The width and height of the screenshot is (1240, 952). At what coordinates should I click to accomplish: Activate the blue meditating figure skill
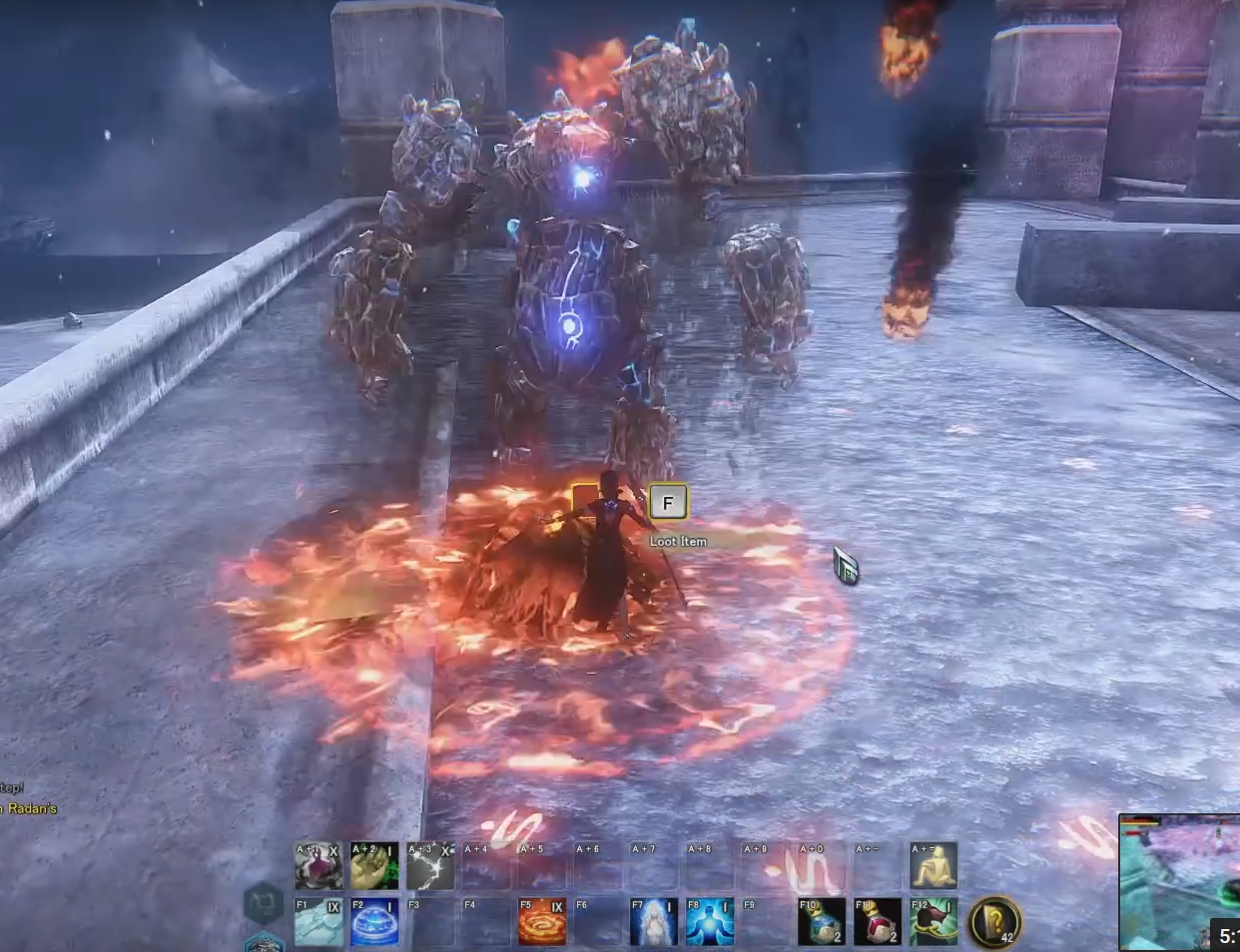(x=710, y=921)
